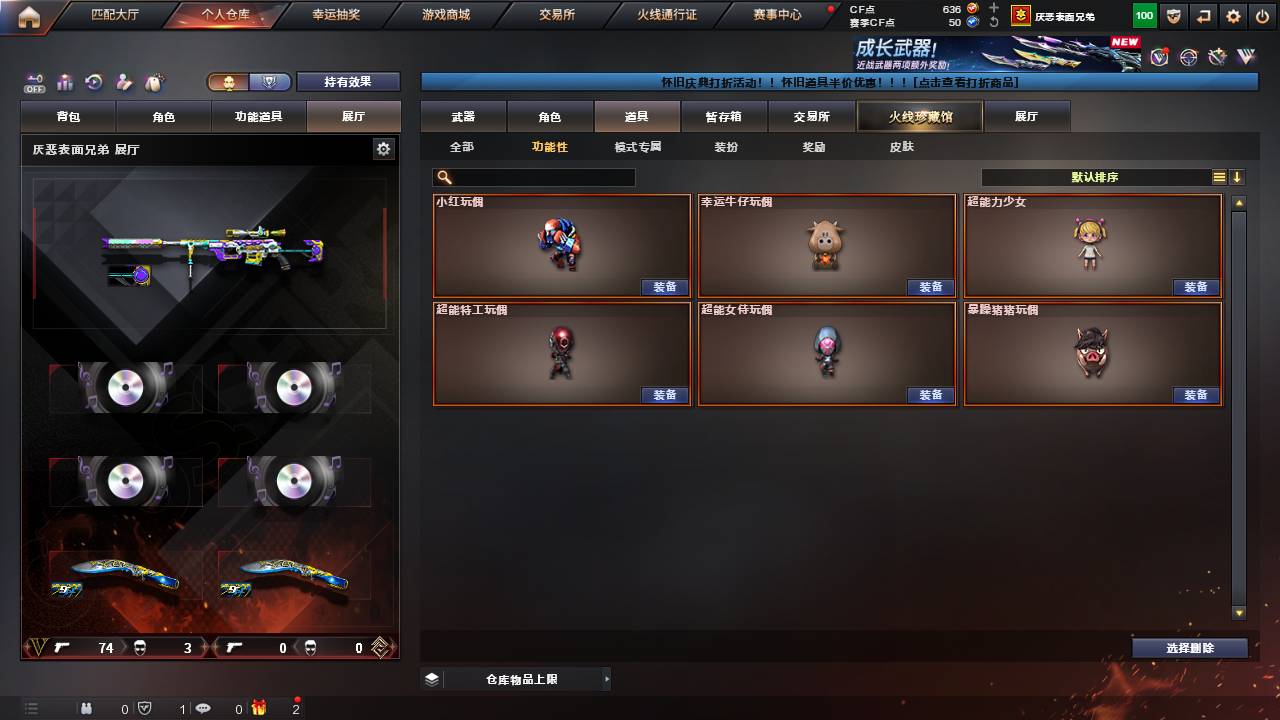Select the settings gear icon top right
1280x720 pixels.
point(1232,16)
